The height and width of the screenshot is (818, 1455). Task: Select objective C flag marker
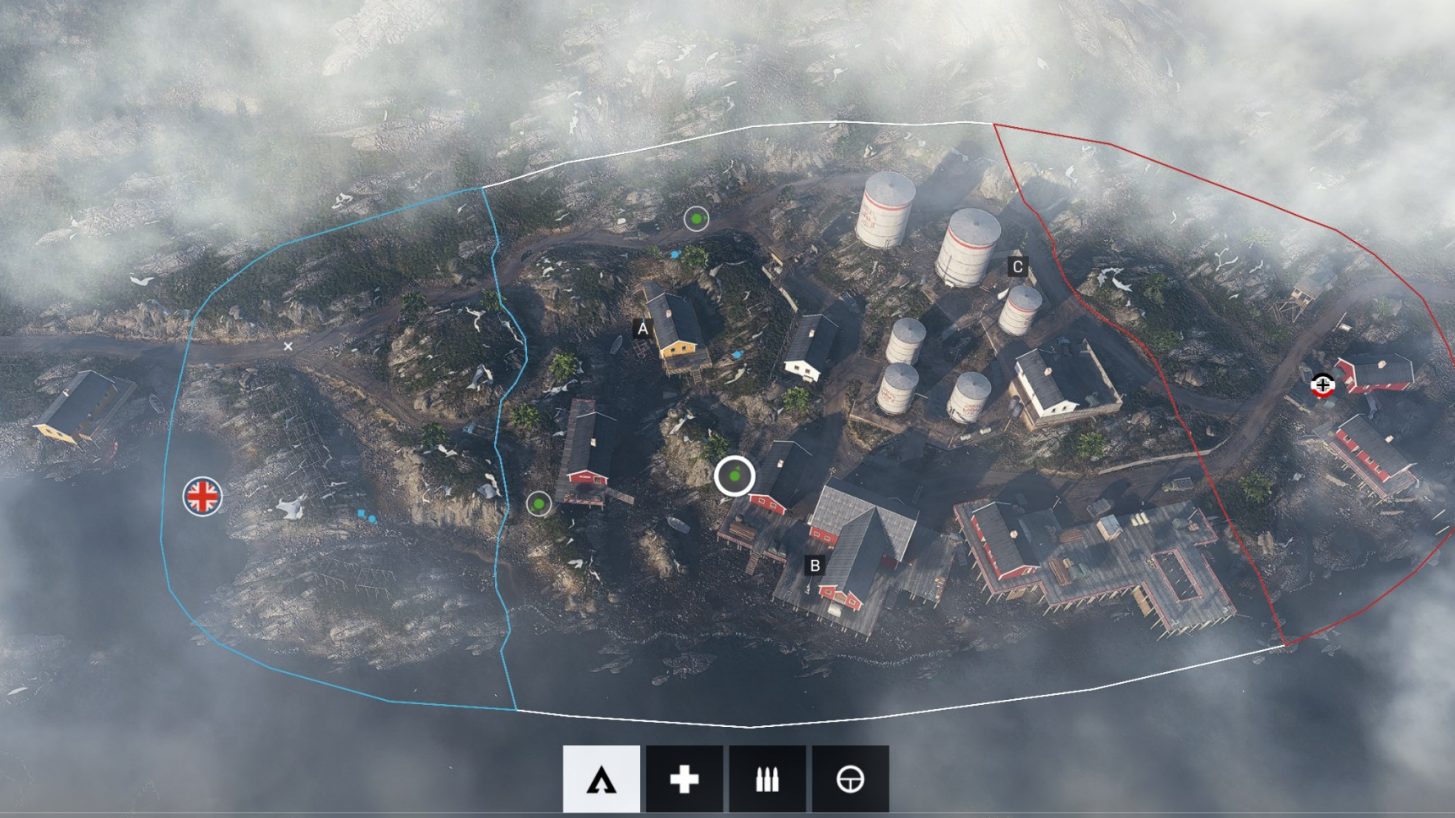[1017, 266]
